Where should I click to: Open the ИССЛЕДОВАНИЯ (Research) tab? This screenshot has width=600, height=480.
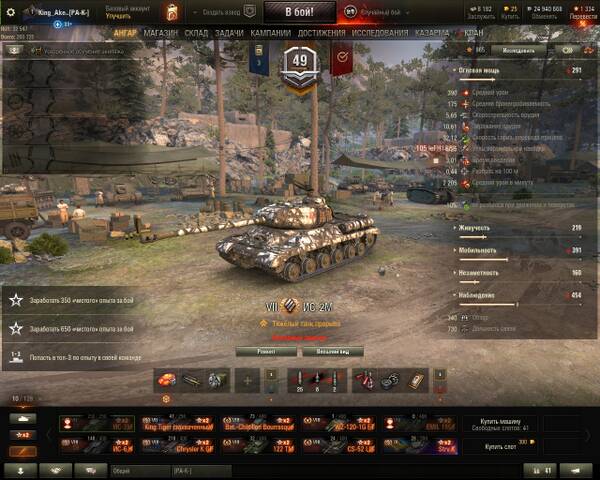(380, 33)
